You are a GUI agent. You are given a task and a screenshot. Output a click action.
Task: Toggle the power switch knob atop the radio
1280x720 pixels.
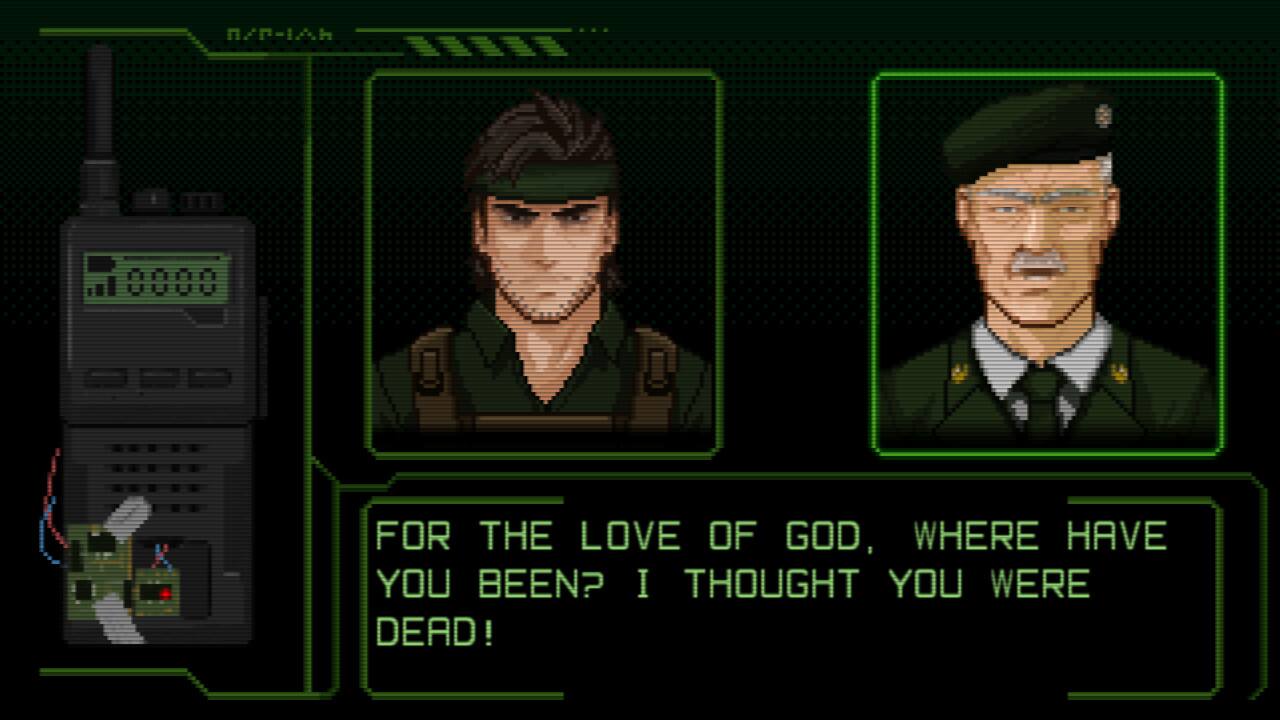(152, 198)
